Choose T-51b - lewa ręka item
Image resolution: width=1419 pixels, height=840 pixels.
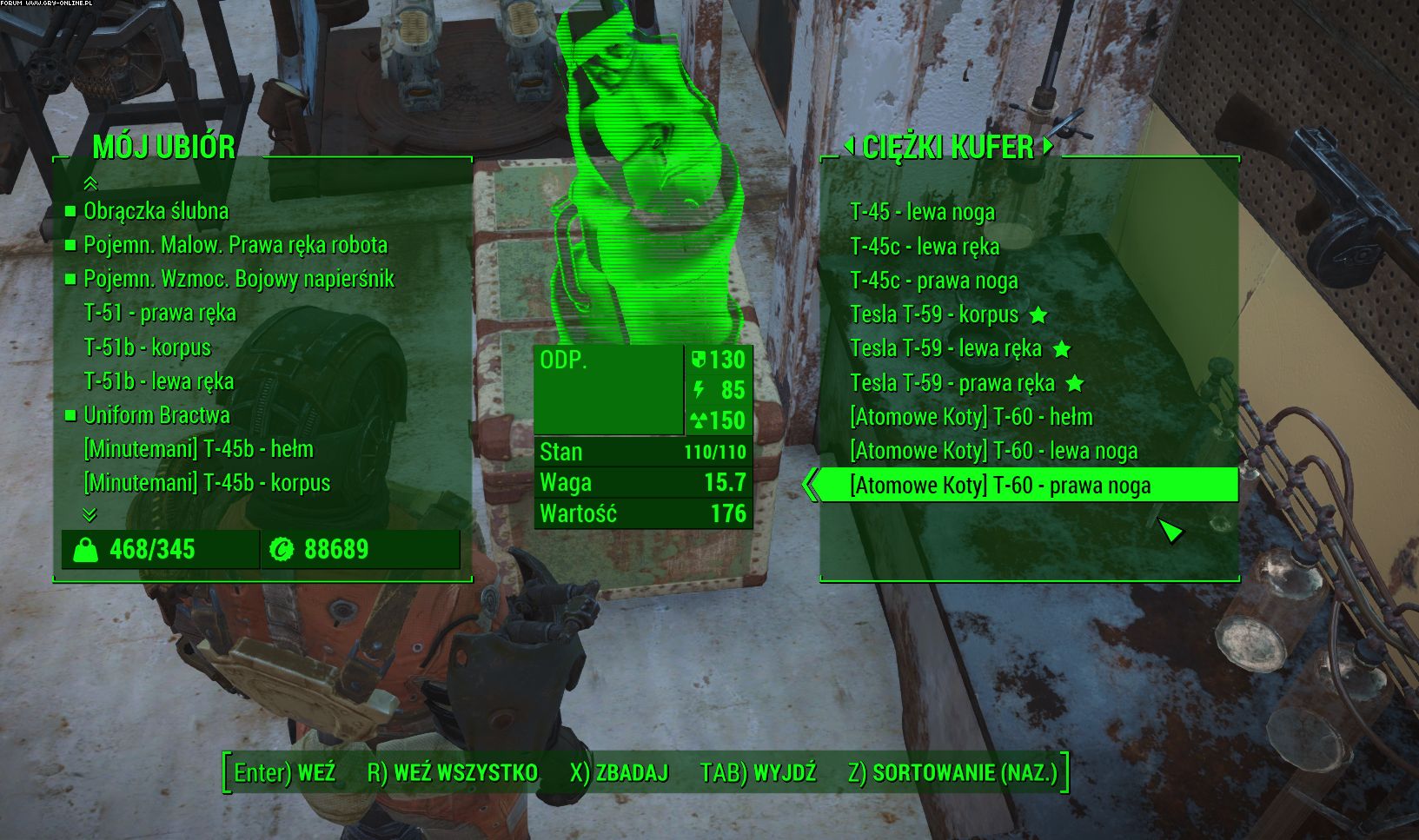coord(158,381)
